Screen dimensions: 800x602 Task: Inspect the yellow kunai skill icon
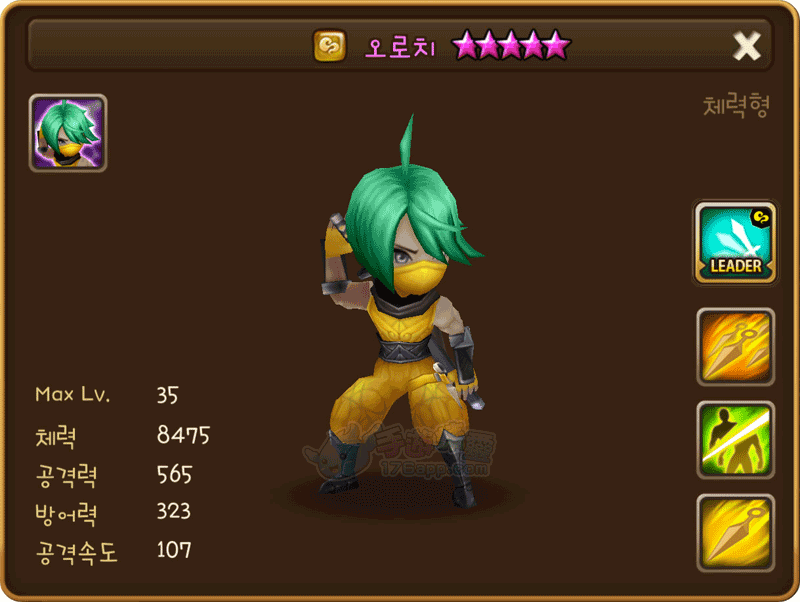click(x=735, y=532)
